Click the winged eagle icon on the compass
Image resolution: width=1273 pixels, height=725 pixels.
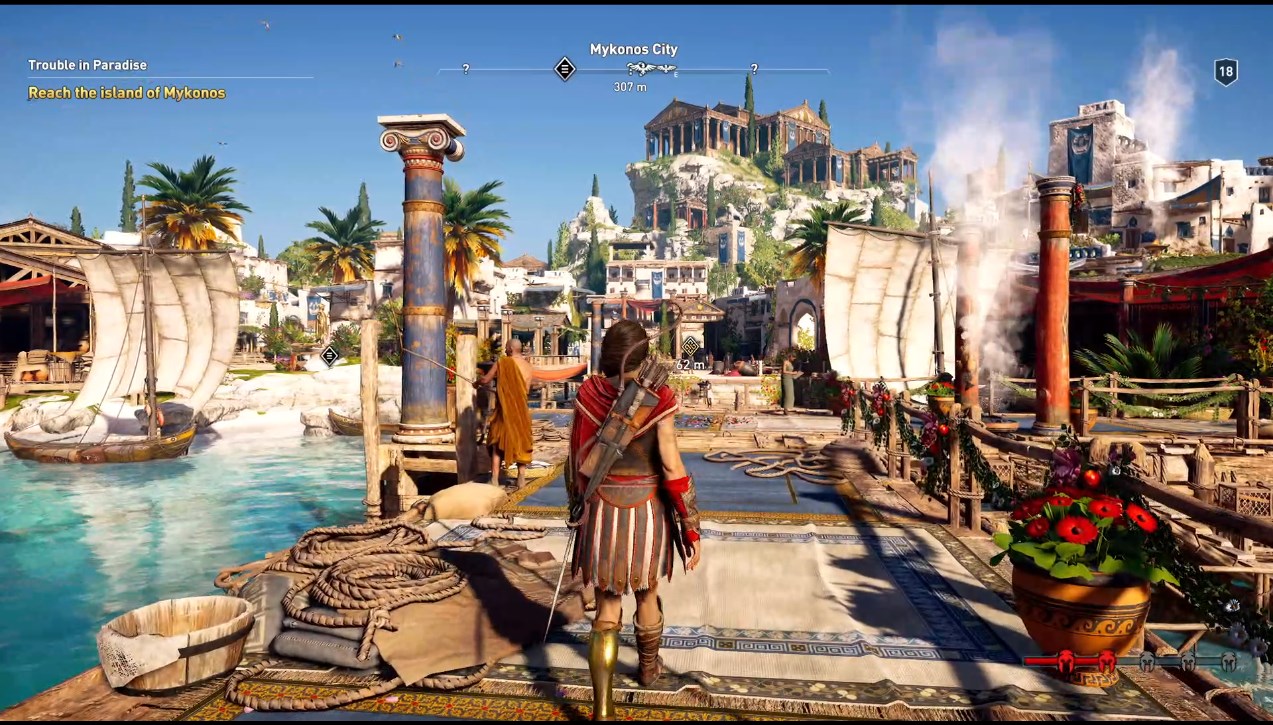[x=651, y=69]
